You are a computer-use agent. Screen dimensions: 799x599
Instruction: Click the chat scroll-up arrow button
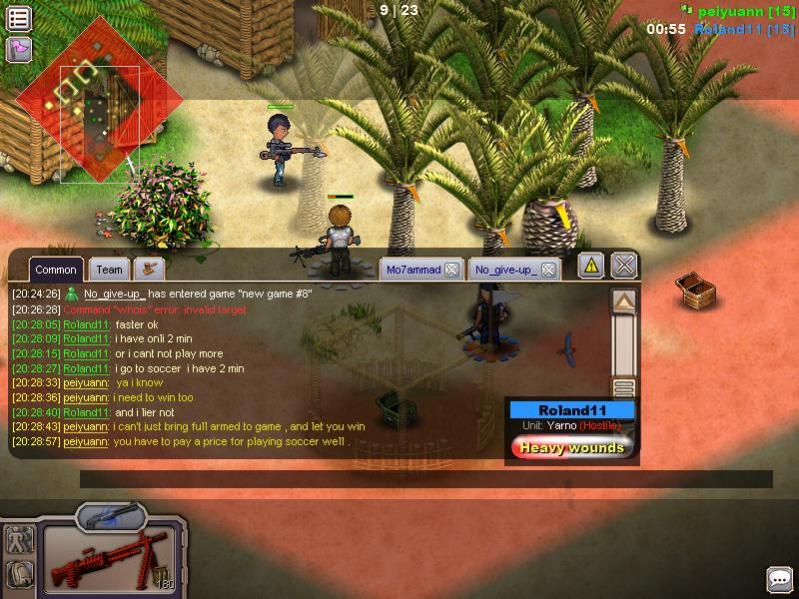624,302
